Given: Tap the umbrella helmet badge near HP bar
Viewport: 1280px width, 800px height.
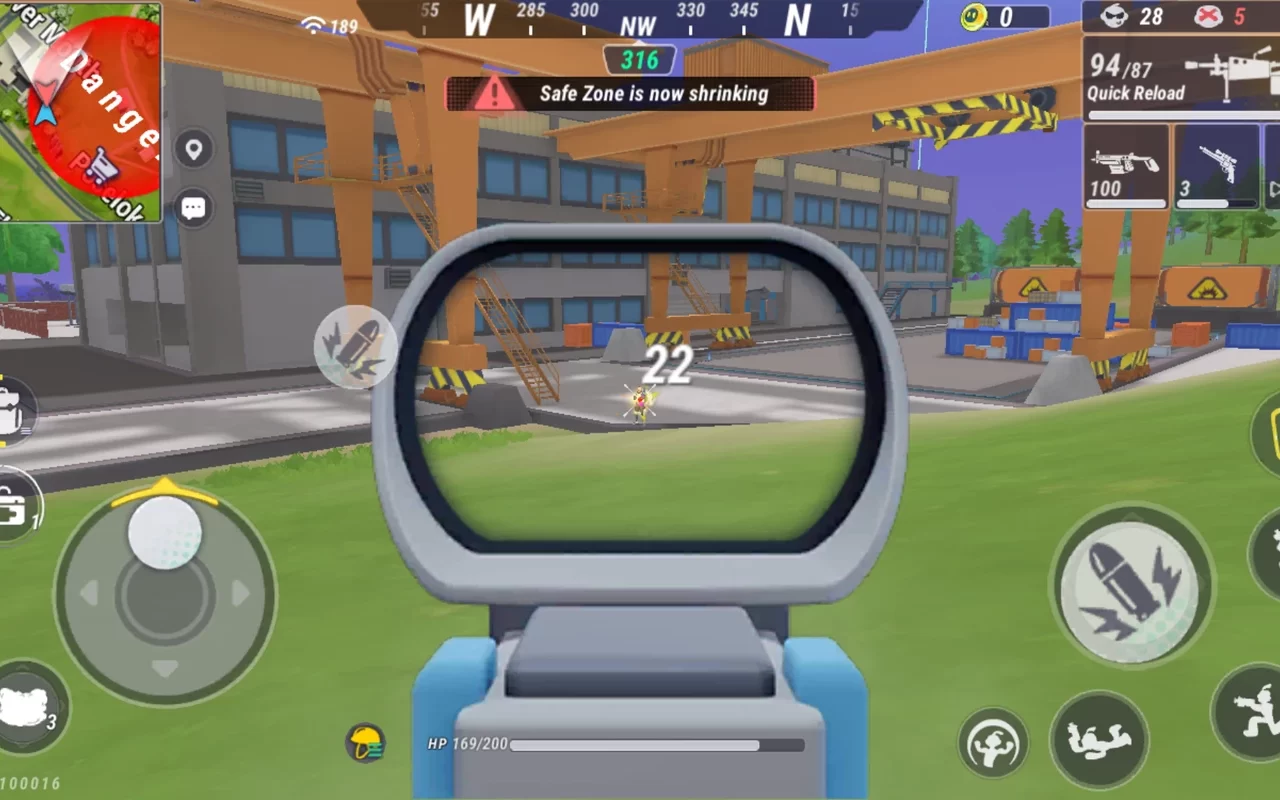Looking at the screenshot, I should (367, 744).
